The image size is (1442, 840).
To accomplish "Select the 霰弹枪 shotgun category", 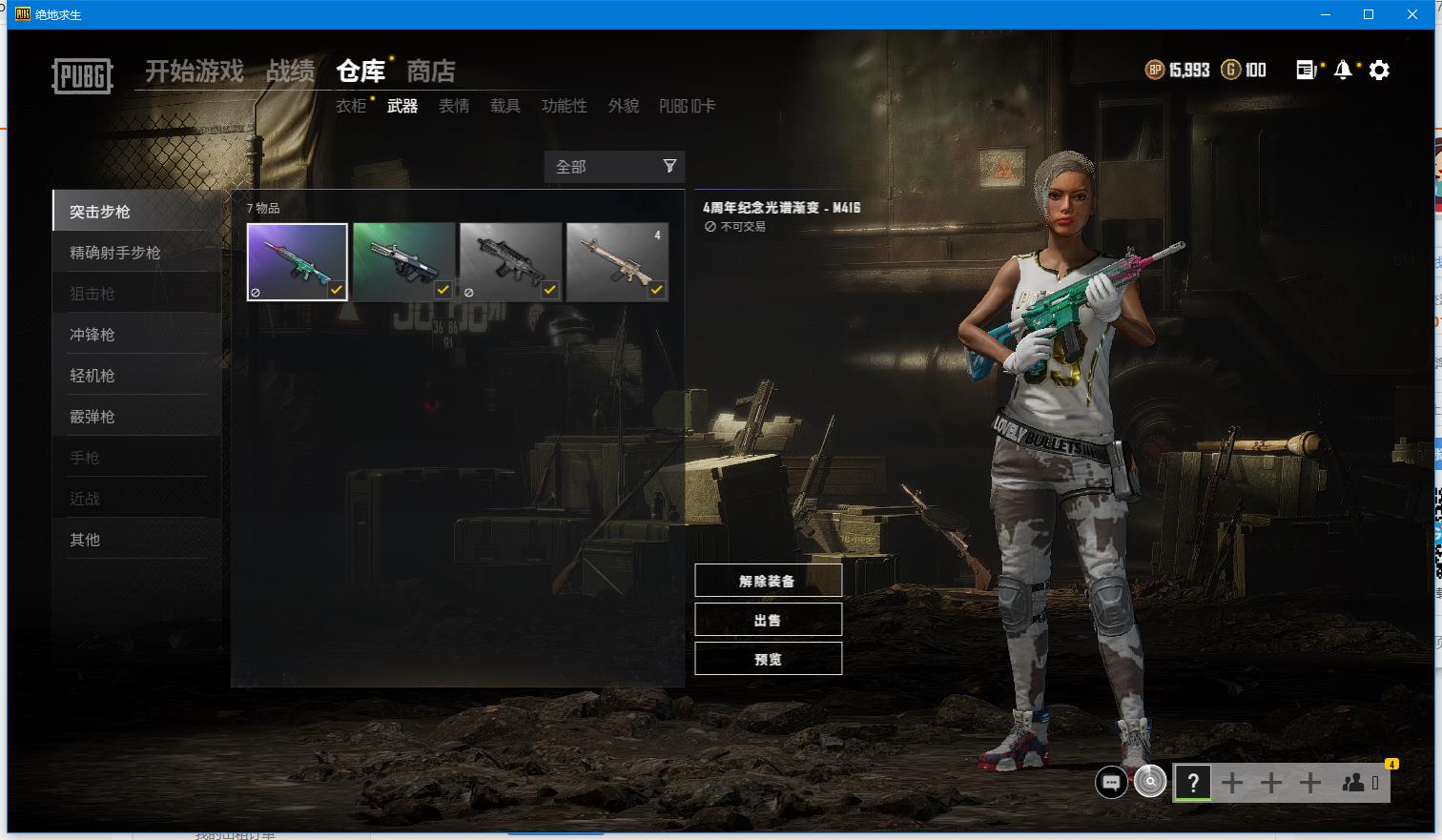I will click(93, 417).
